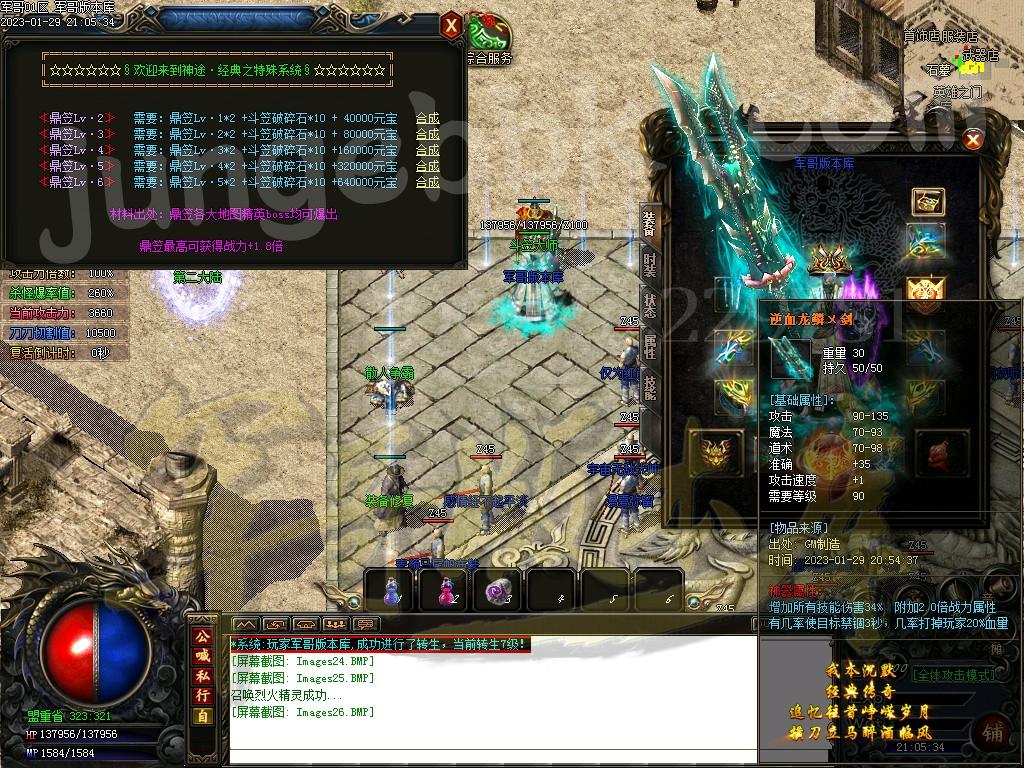The height and width of the screenshot is (768, 1024).
Task: Close the character equipment panel
Action: tap(973, 141)
